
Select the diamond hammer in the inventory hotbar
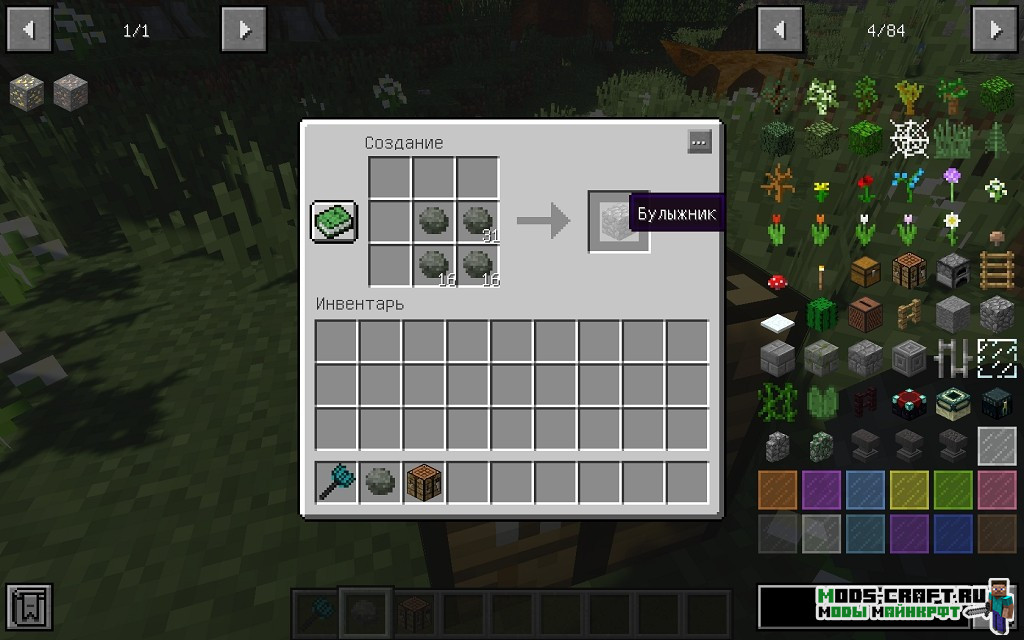coord(336,483)
